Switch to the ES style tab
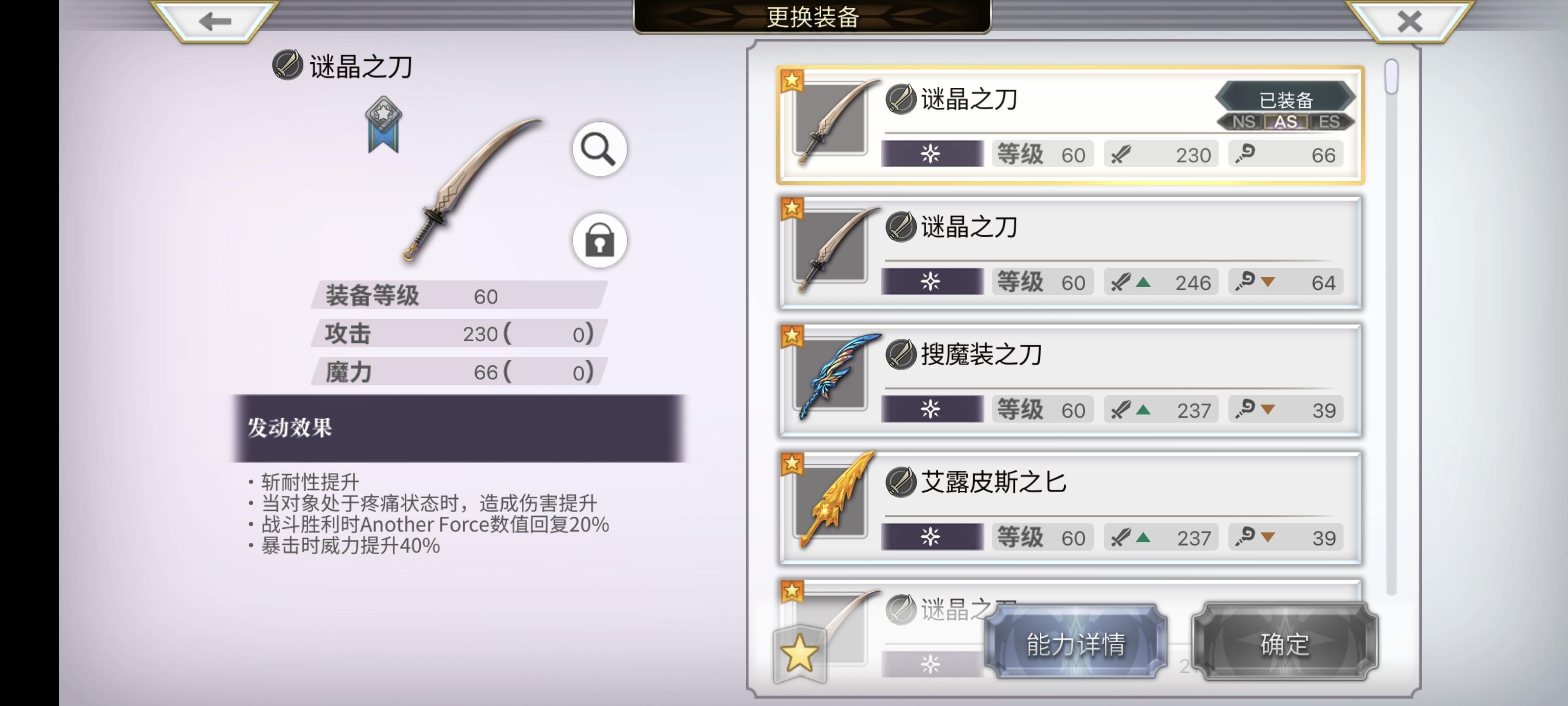 pyautogui.click(x=1331, y=123)
